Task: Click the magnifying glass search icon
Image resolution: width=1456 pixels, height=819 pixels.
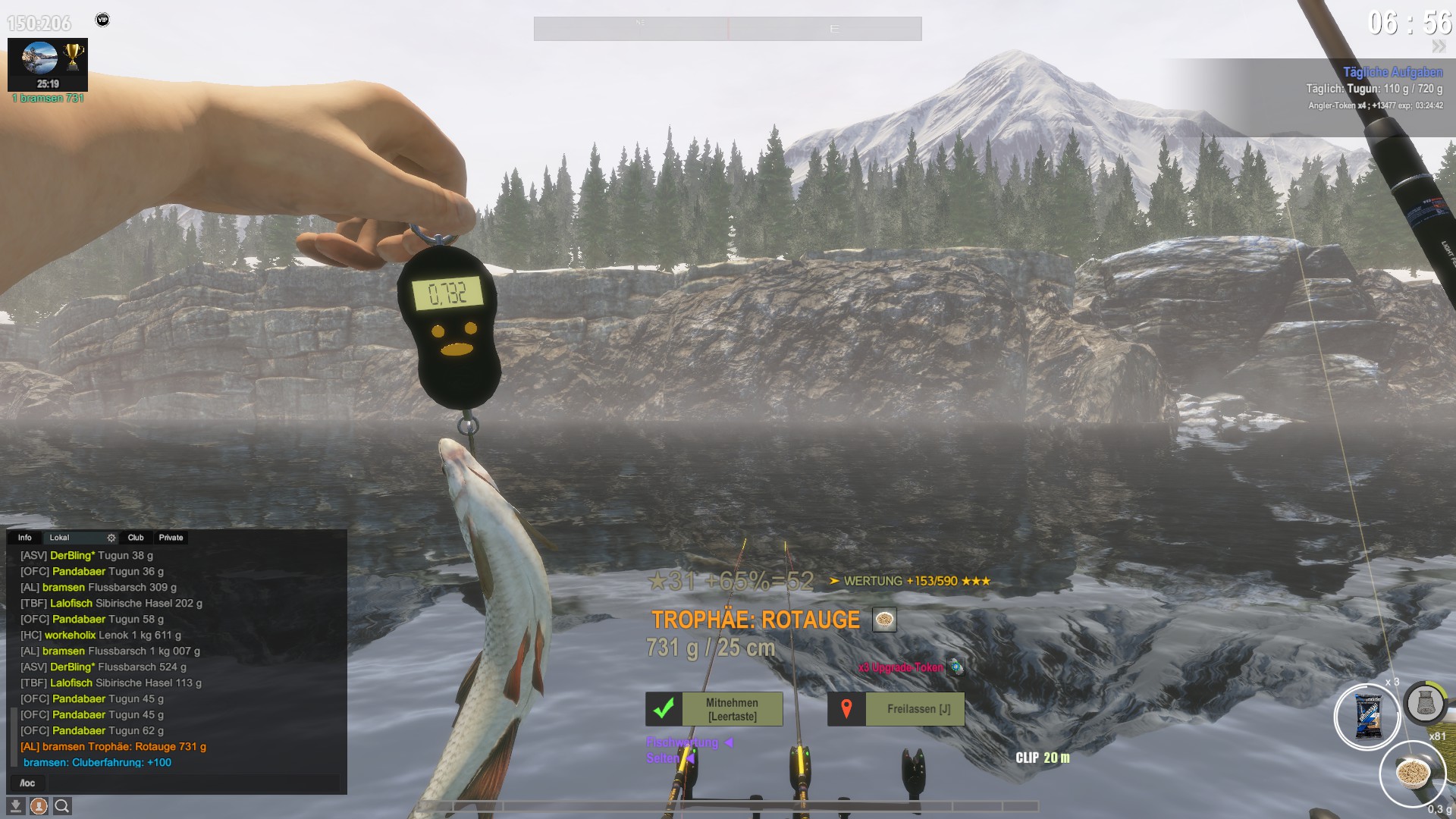Action: pos(62,806)
